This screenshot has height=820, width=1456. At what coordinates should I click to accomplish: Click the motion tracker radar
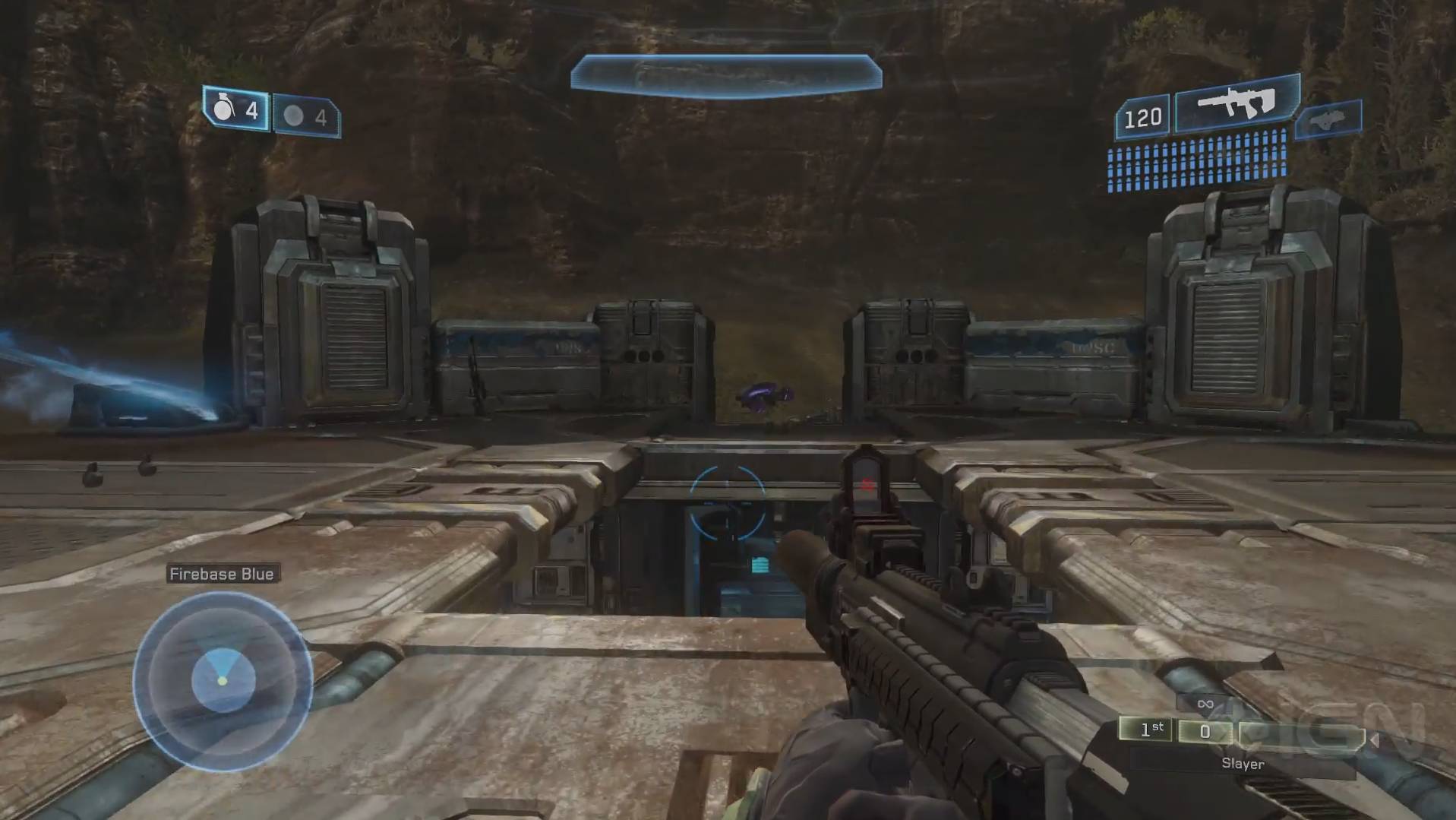click(x=223, y=681)
